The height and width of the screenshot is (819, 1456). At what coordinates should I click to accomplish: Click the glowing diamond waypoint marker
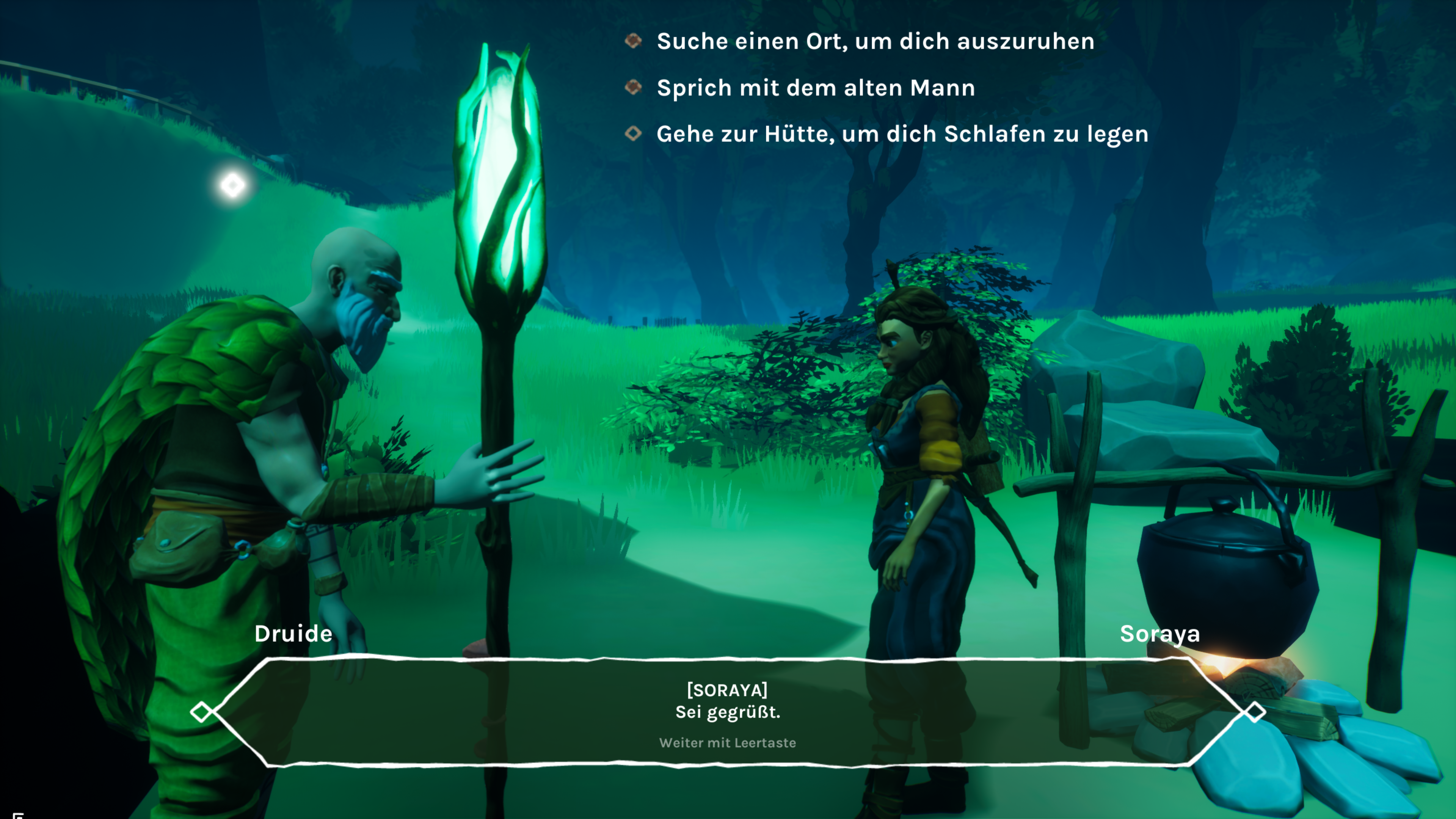click(x=233, y=185)
